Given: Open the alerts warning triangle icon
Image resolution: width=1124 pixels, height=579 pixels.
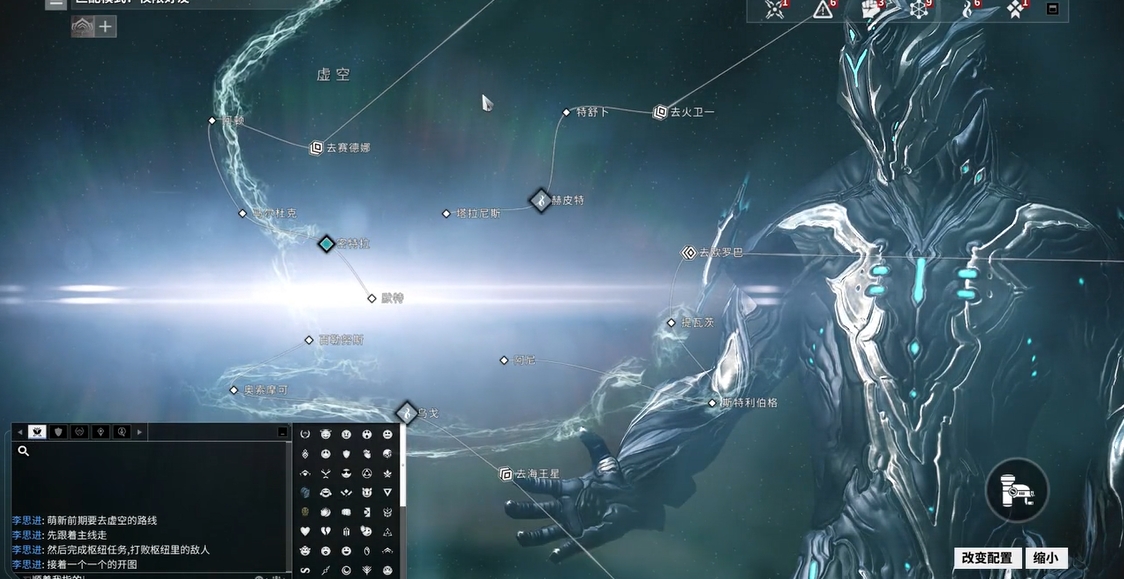Looking at the screenshot, I should click(x=823, y=10).
